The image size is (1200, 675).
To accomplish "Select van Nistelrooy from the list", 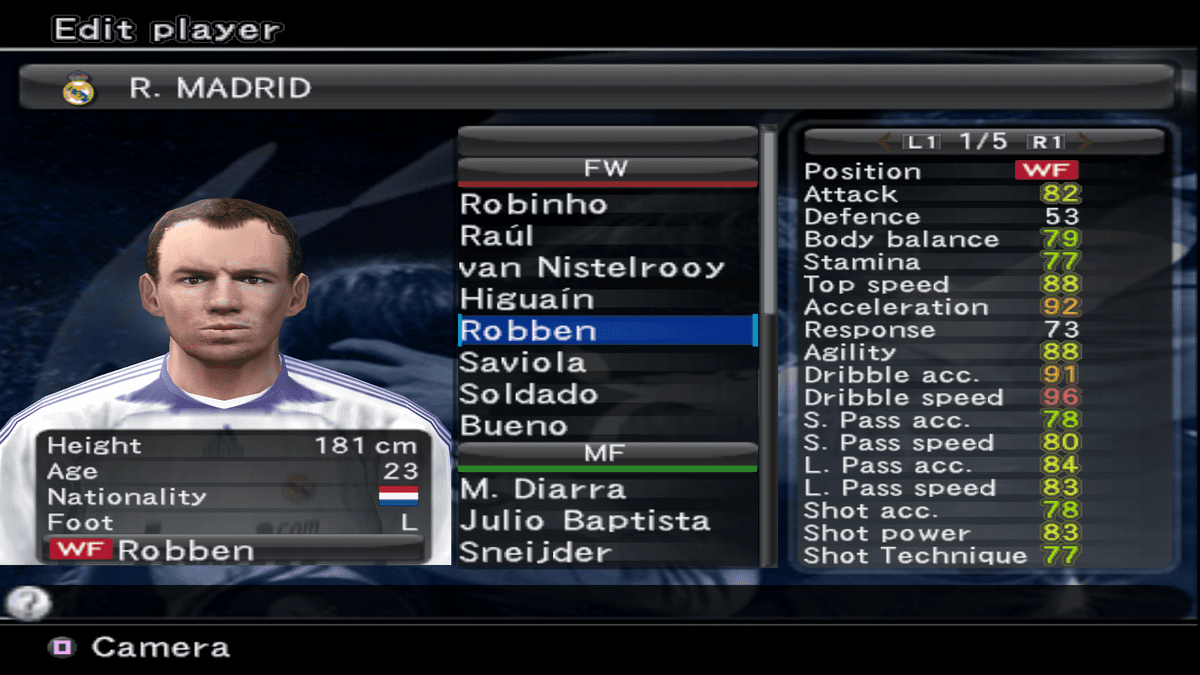I will [591, 268].
